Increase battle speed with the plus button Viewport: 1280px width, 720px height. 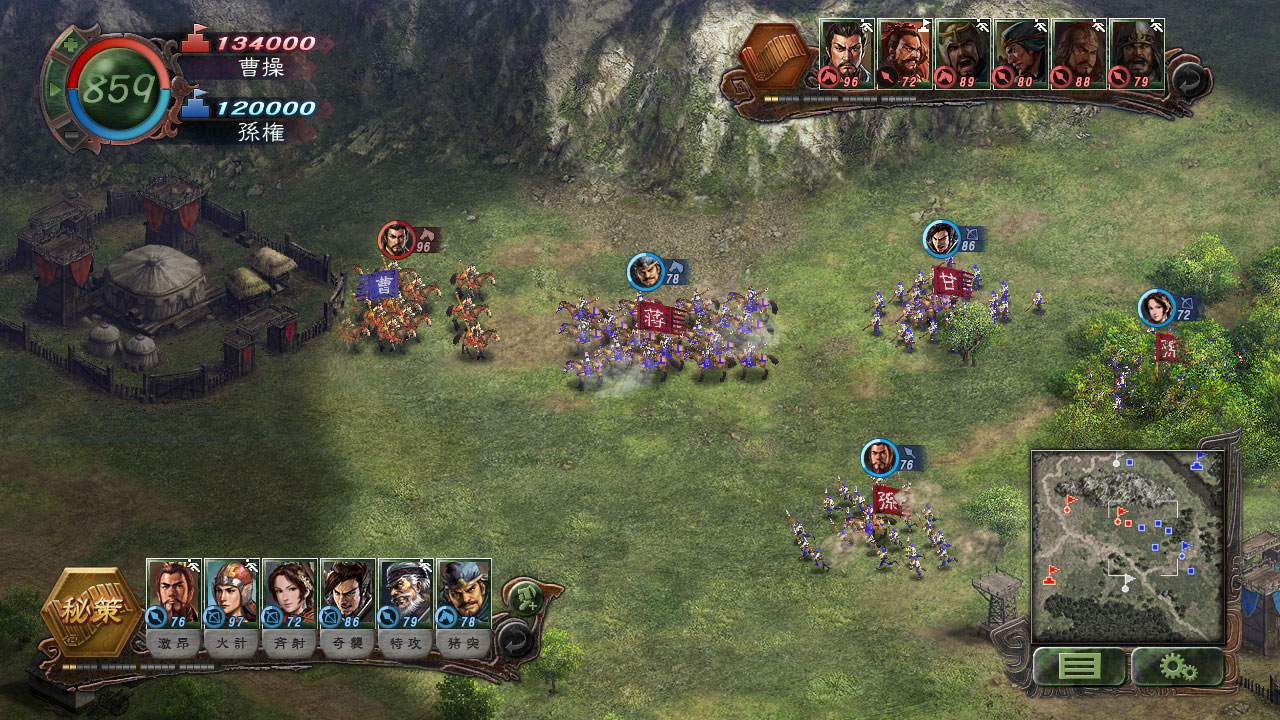(x=68, y=45)
